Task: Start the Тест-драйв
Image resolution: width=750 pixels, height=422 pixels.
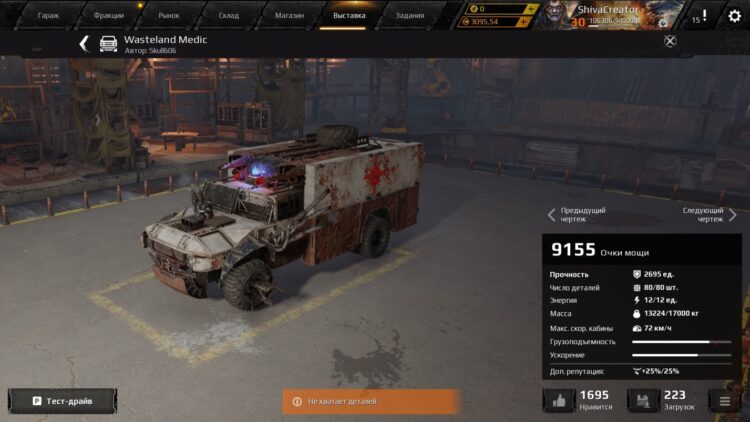Action: tap(62, 401)
